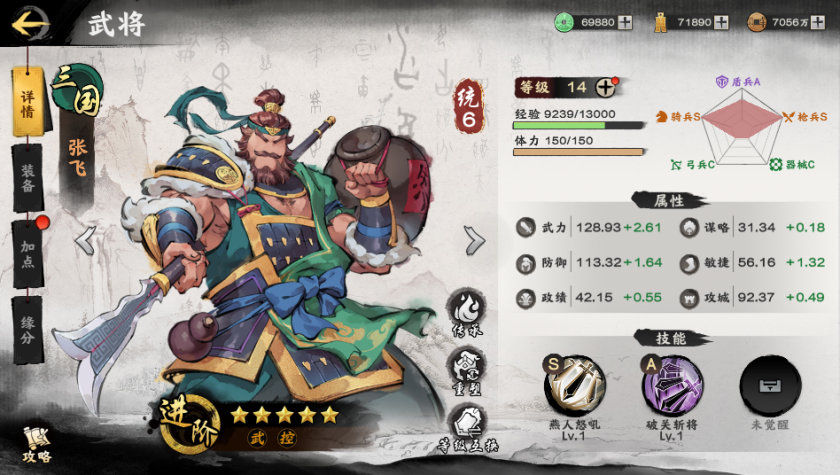The image size is (840, 475).
Task: Level up the general with the 等级 plus
Action: pyautogui.click(x=606, y=87)
